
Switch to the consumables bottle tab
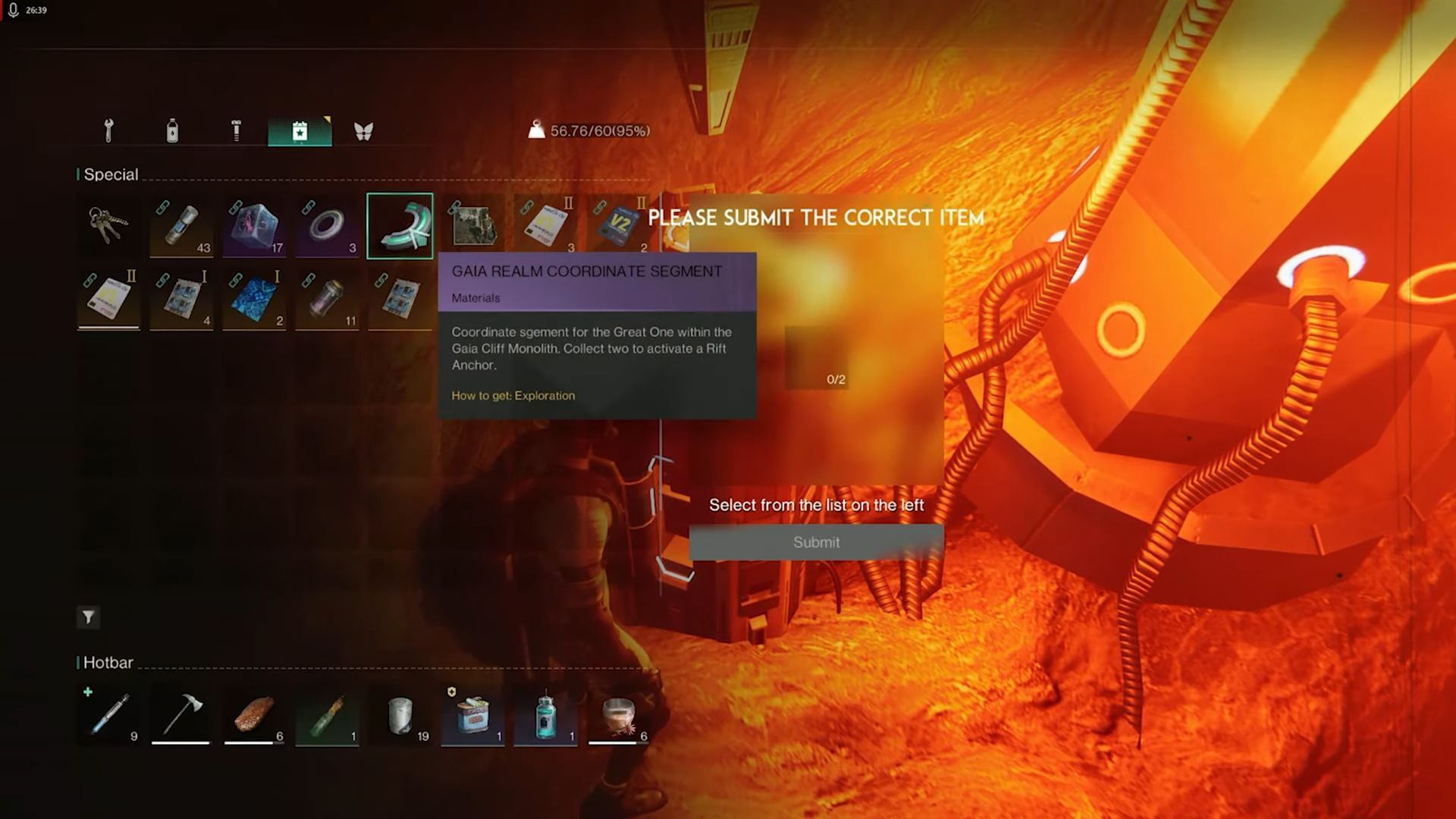pos(173,130)
